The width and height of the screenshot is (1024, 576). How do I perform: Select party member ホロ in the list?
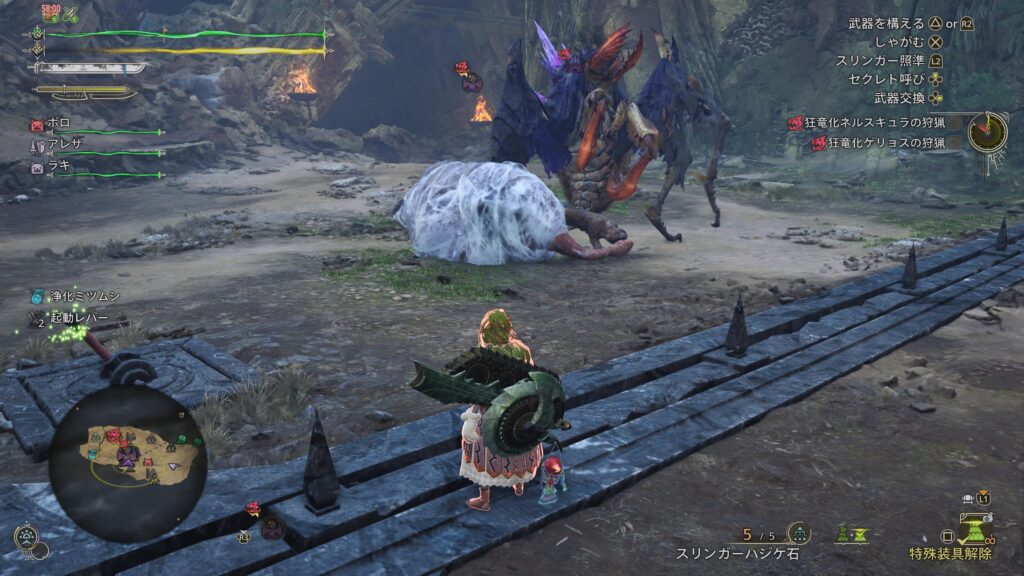coord(61,125)
